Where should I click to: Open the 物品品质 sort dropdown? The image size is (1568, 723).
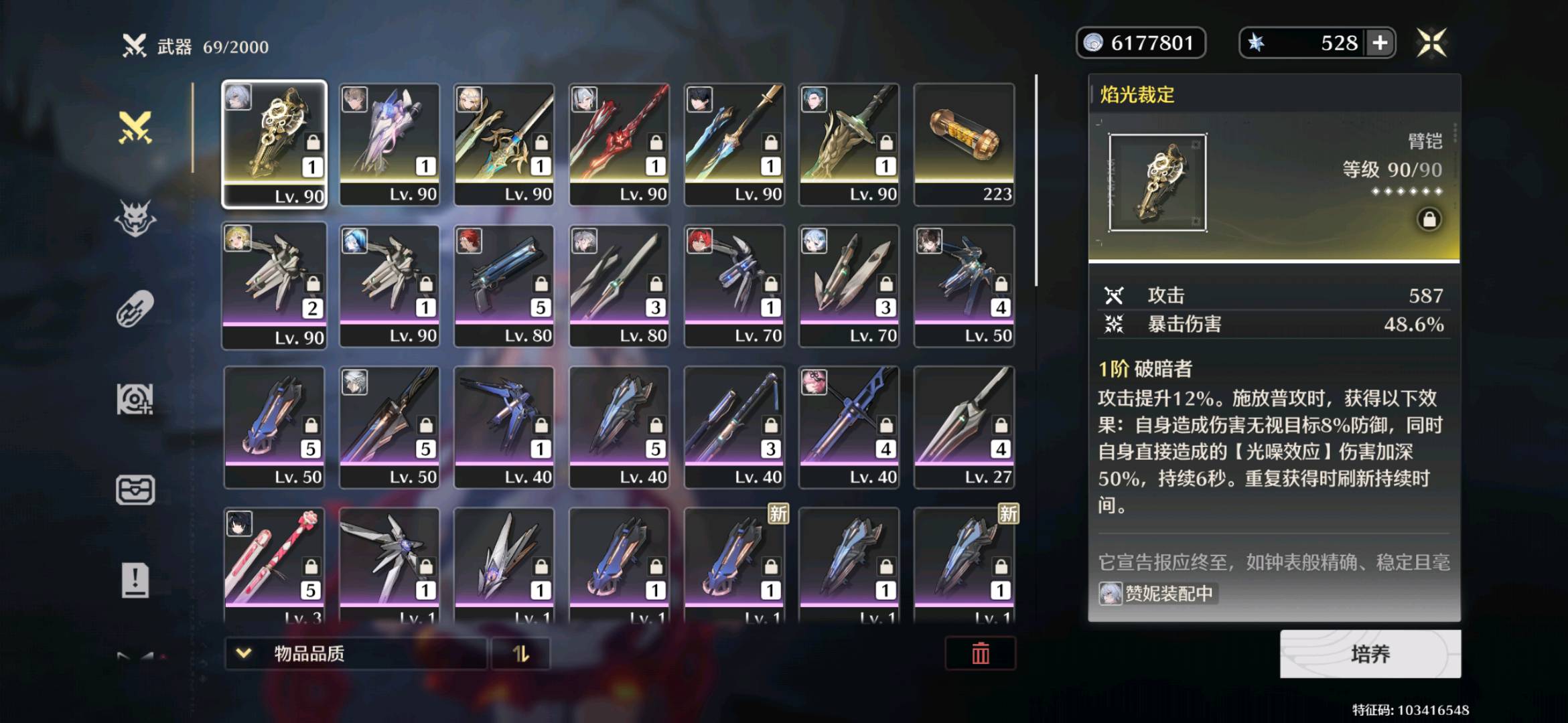(355, 653)
